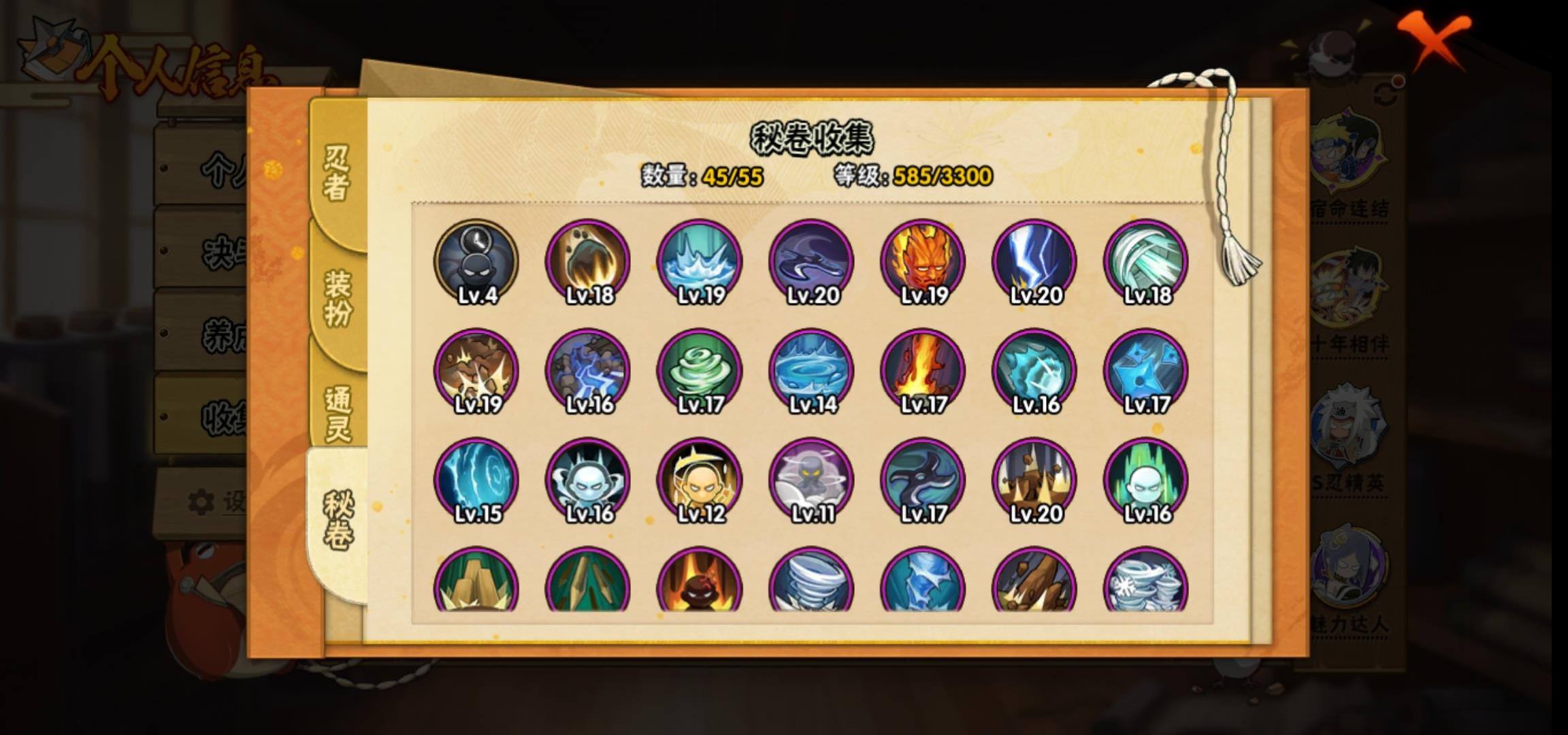
Task: Choose the Lv.18 white bandage scroll
Action: [x=1146, y=261]
